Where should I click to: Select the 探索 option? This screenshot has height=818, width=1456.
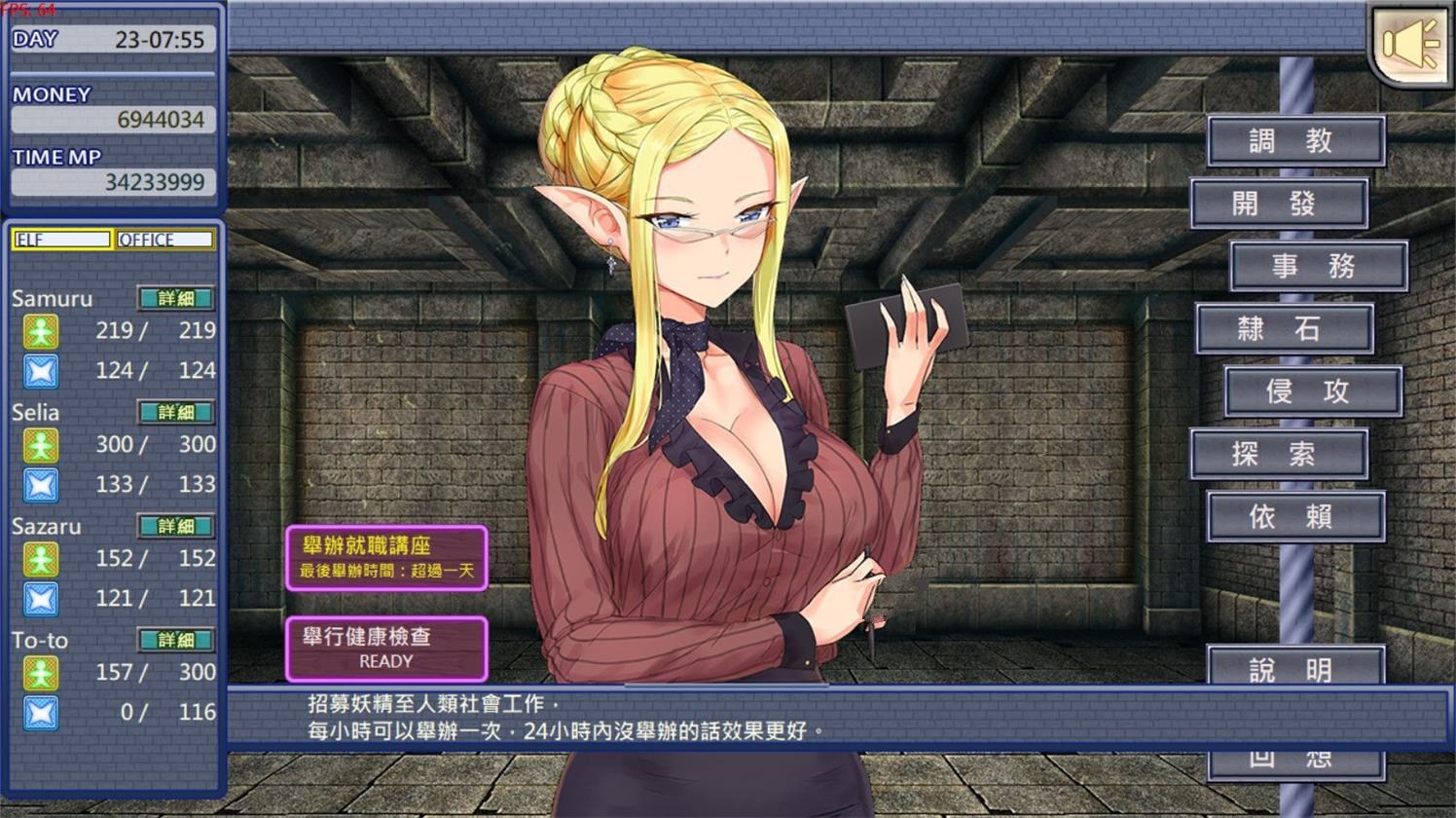(1280, 454)
